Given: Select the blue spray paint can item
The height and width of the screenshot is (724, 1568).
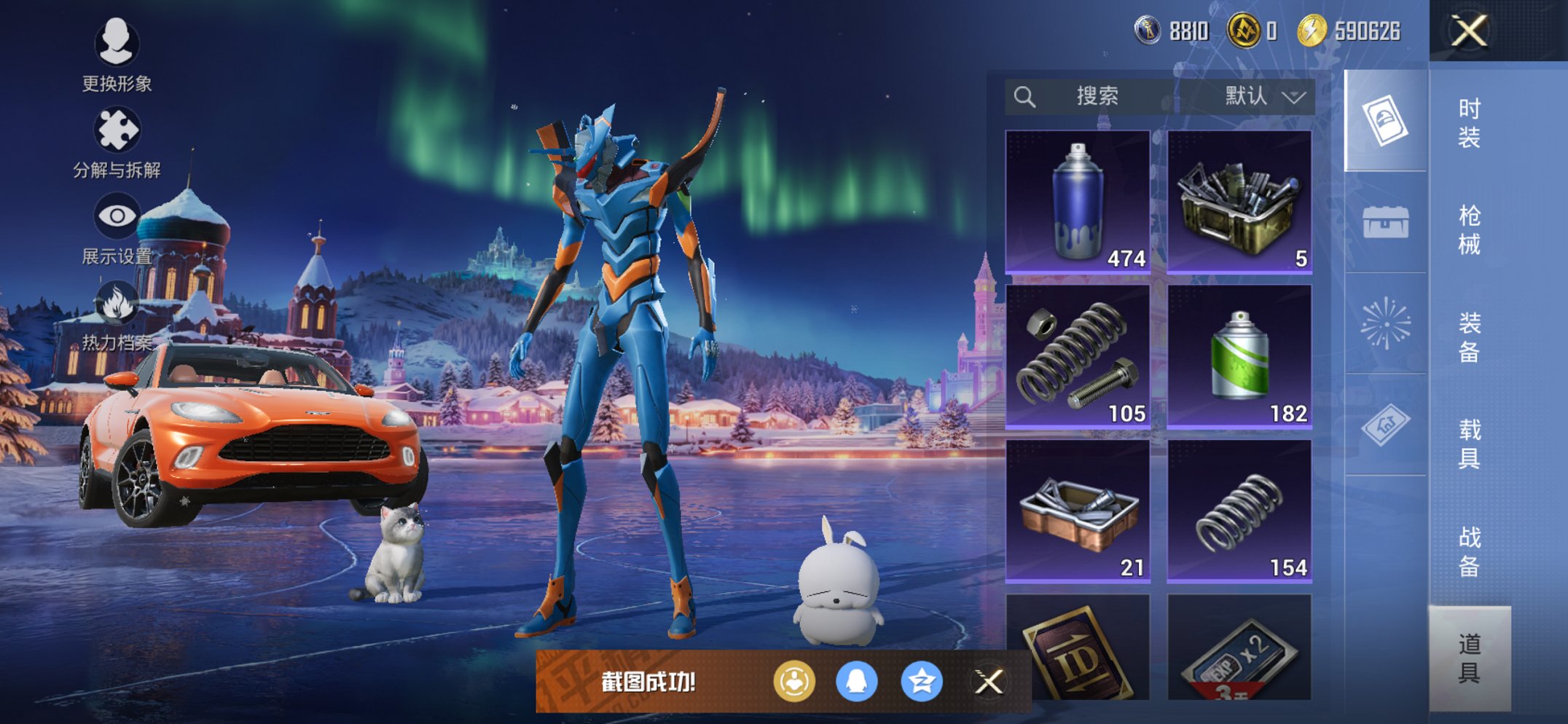Looking at the screenshot, I should click(x=1078, y=202).
